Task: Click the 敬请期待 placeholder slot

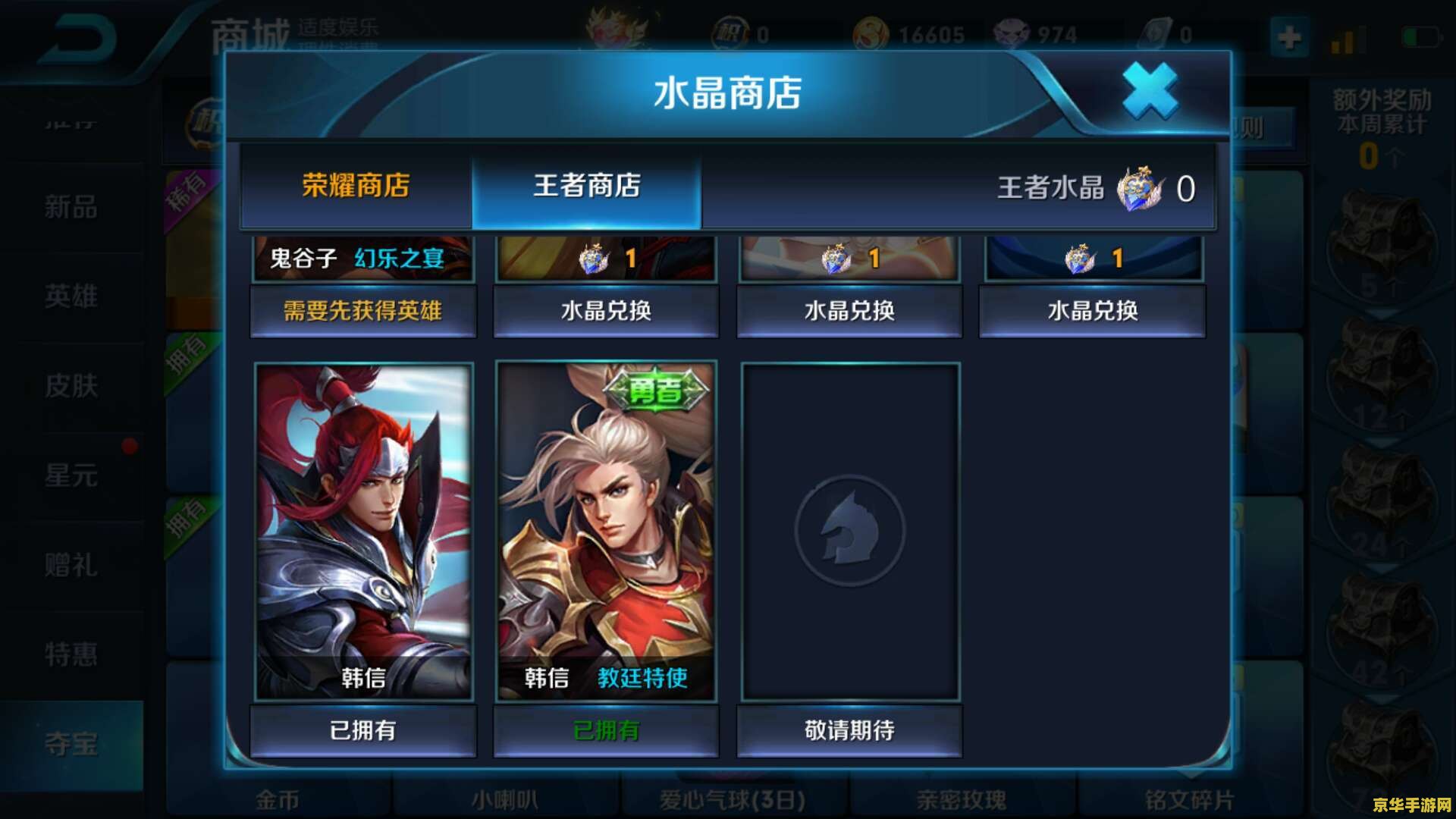Action: point(849,730)
